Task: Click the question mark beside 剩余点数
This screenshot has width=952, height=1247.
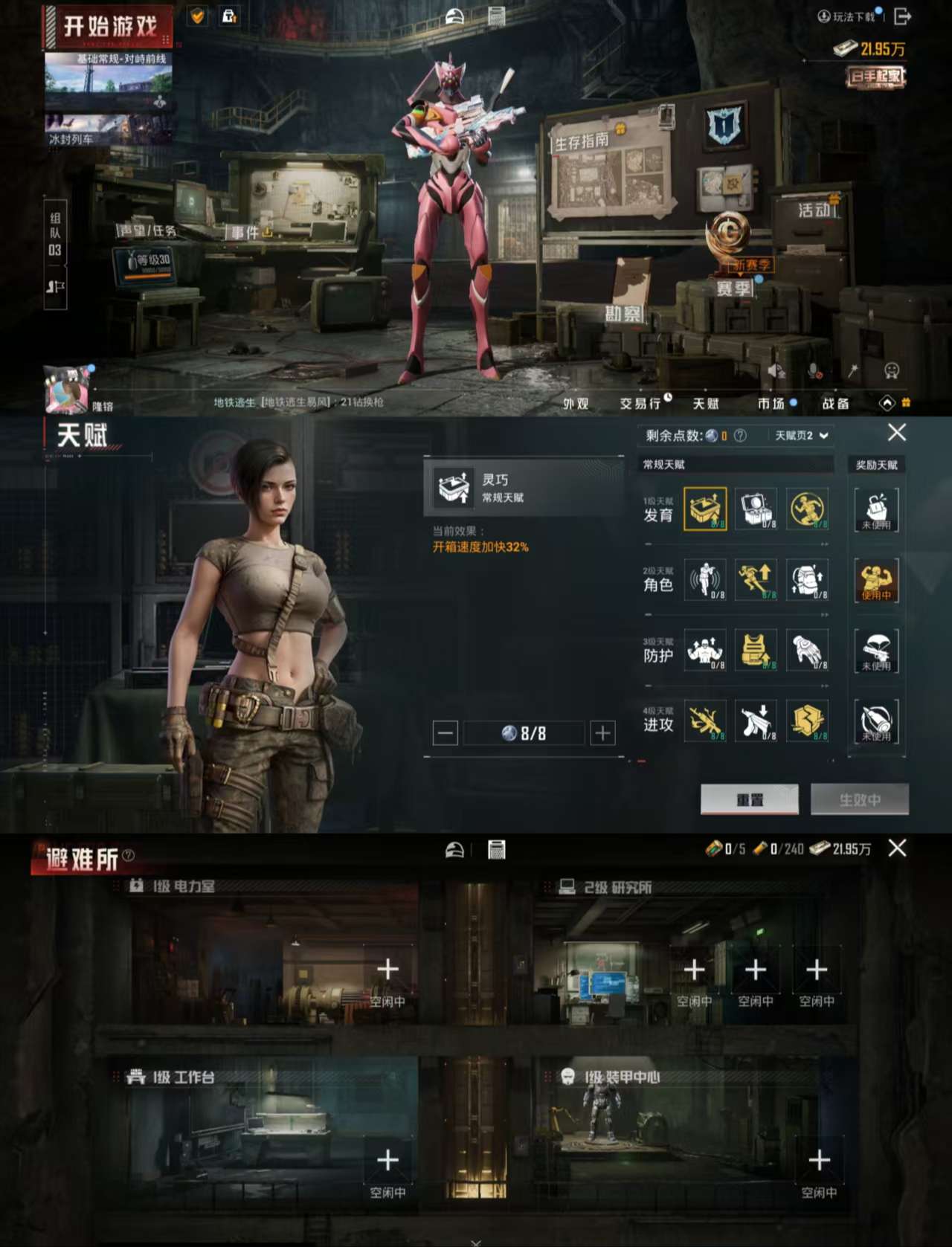Action: click(x=739, y=435)
